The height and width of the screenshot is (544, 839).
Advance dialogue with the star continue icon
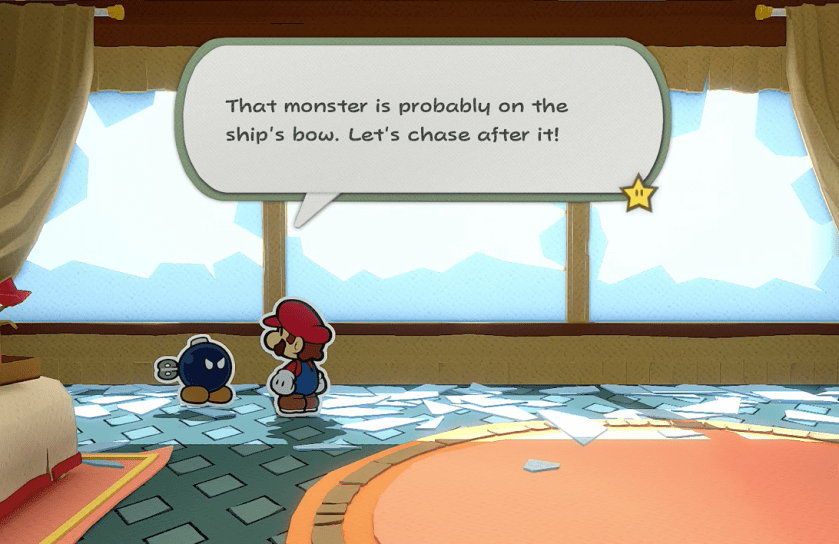click(x=638, y=194)
